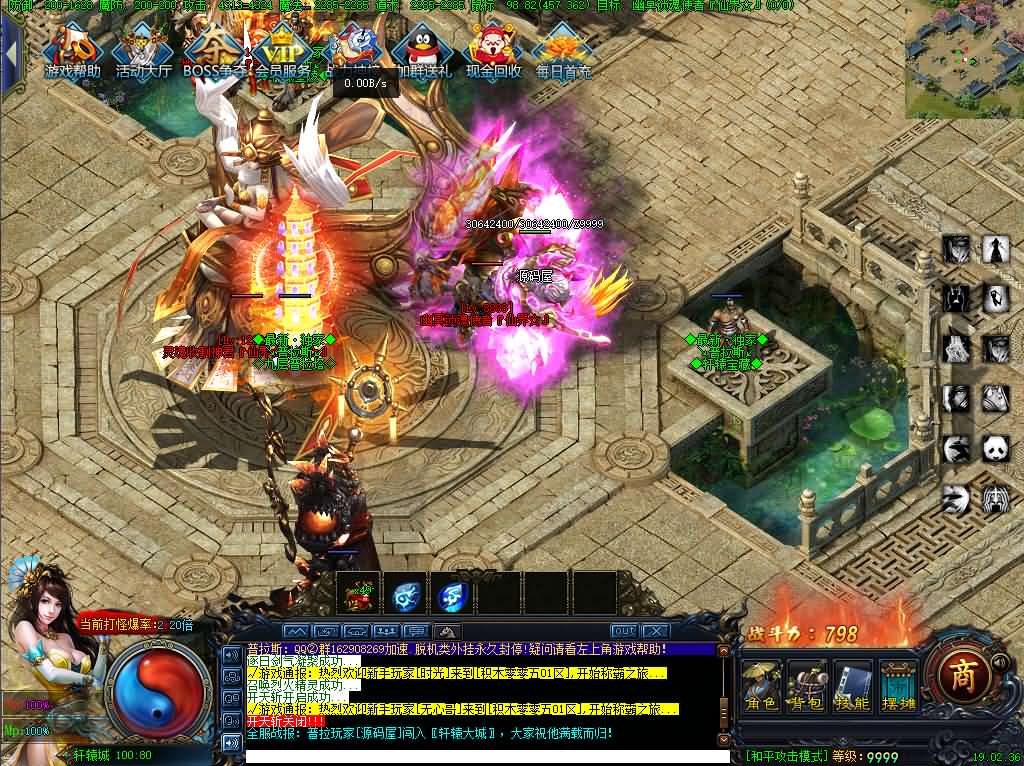Image resolution: width=1024 pixels, height=766 pixels.
Task: Open the 活动大厅 activity hall
Action: tap(143, 52)
